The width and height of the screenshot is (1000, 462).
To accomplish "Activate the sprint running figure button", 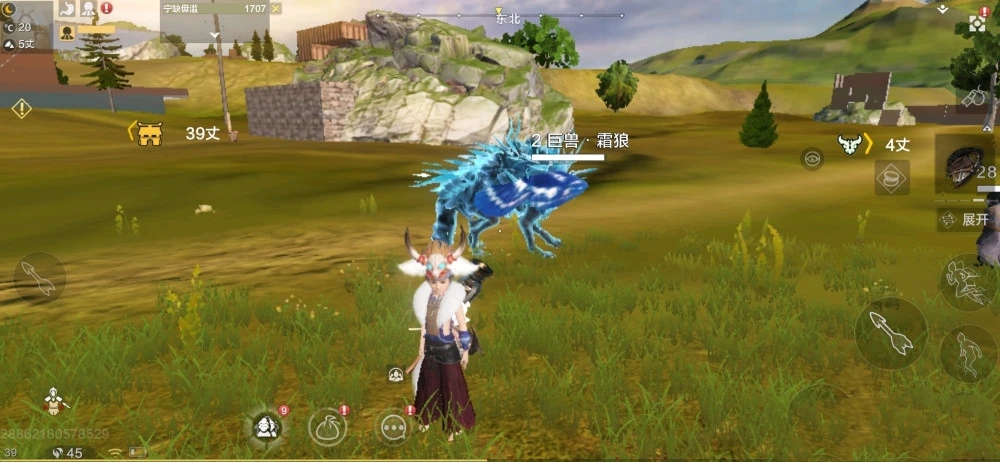I will (x=966, y=282).
